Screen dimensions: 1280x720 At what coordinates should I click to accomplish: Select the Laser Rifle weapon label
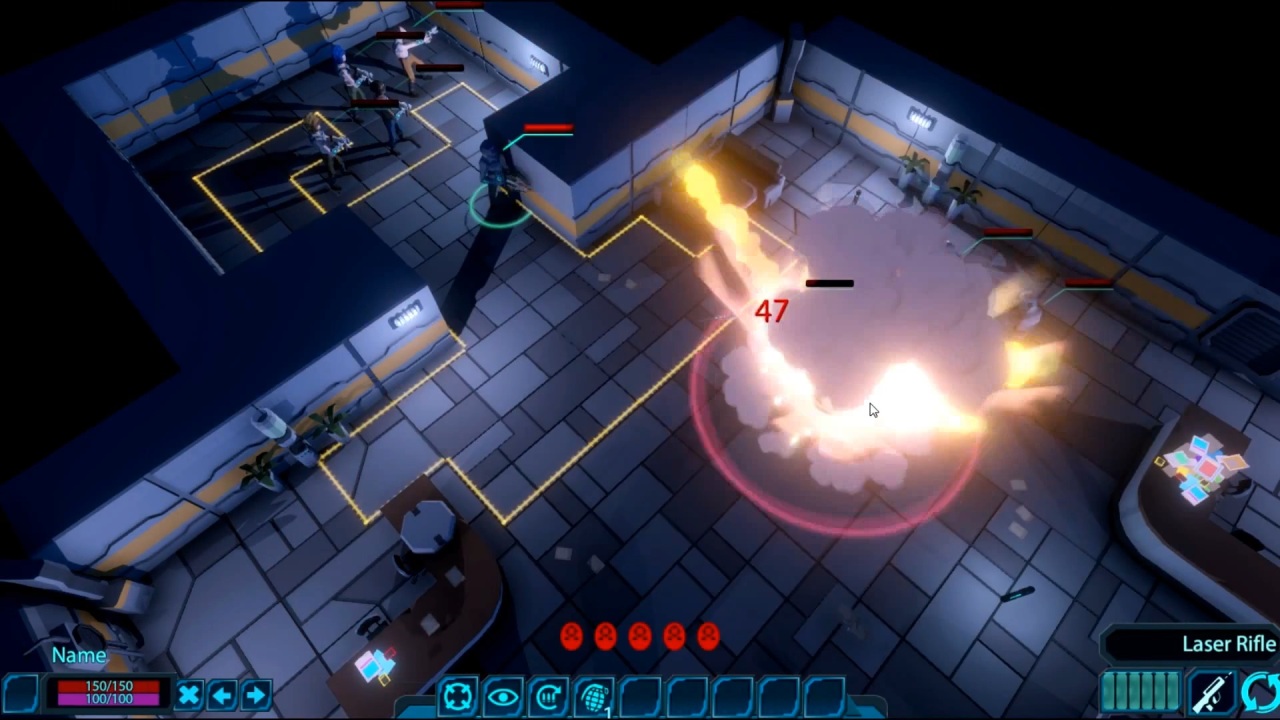click(1228, 644)
